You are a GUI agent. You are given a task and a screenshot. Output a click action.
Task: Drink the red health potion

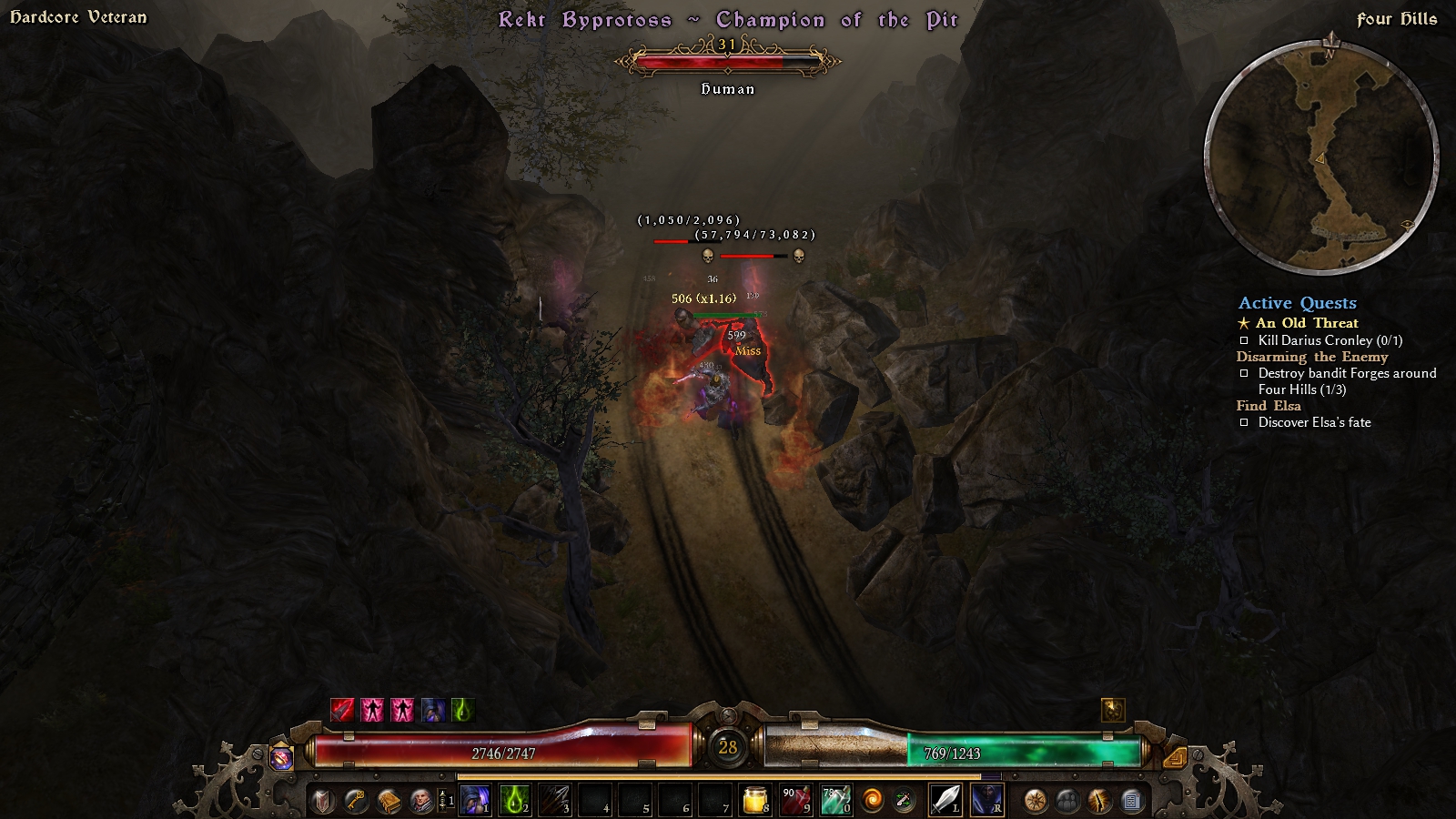coord(795,801)
